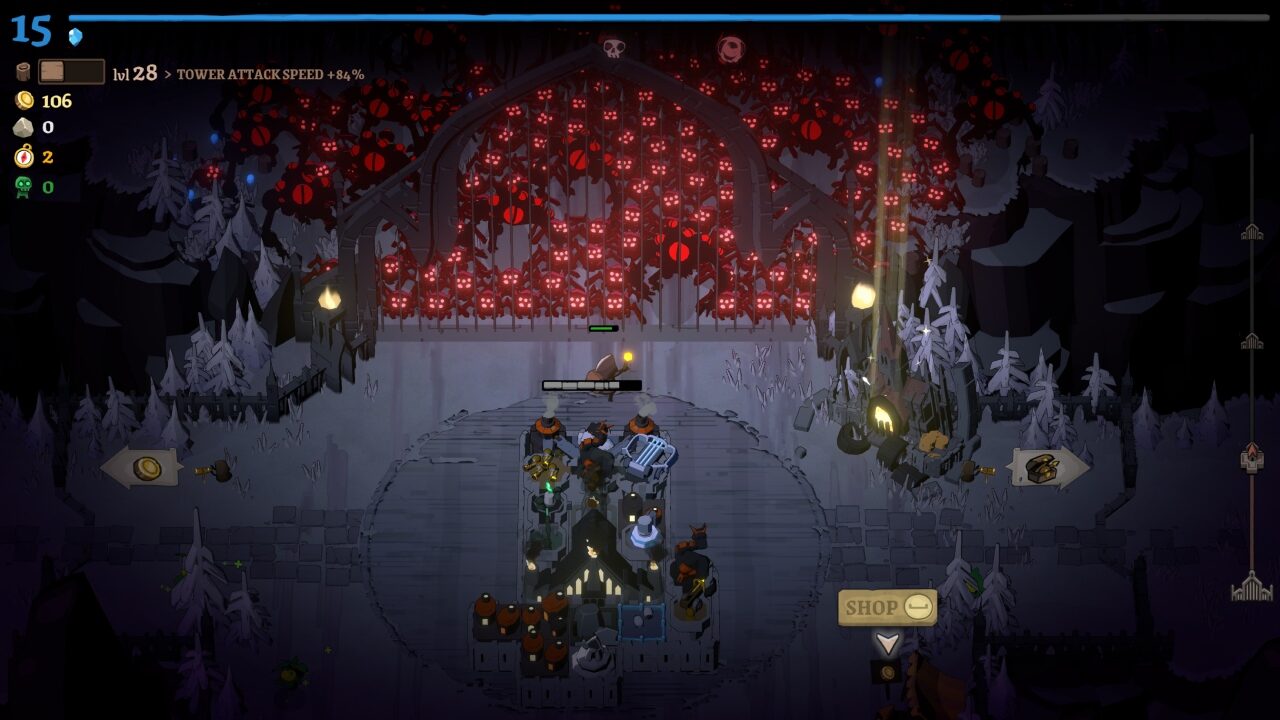Select the gold coin resource icon
1280x720 pixels.
tap(22, 100)
